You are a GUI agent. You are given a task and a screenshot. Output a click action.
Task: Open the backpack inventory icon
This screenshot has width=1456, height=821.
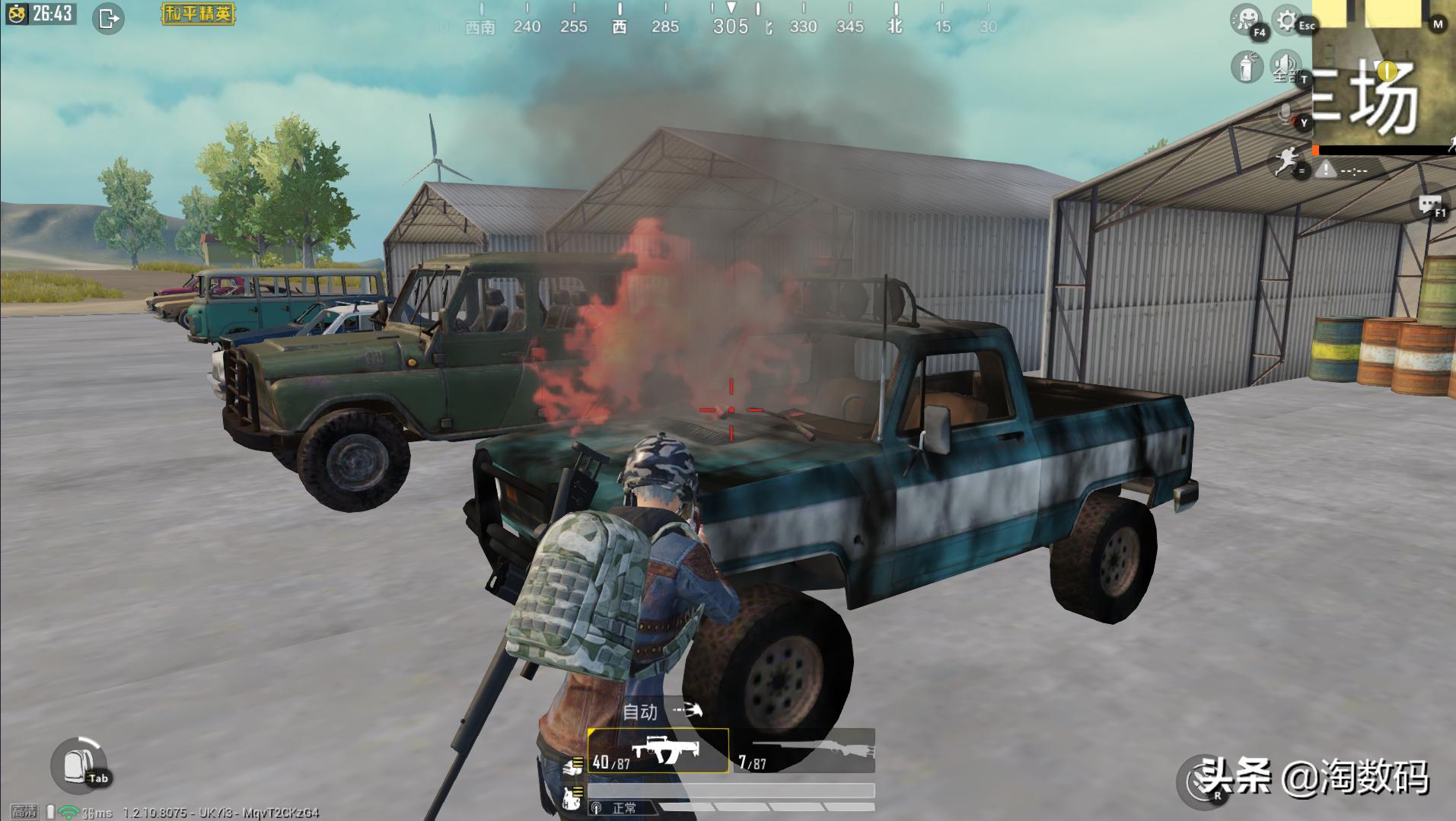point(78,765)
